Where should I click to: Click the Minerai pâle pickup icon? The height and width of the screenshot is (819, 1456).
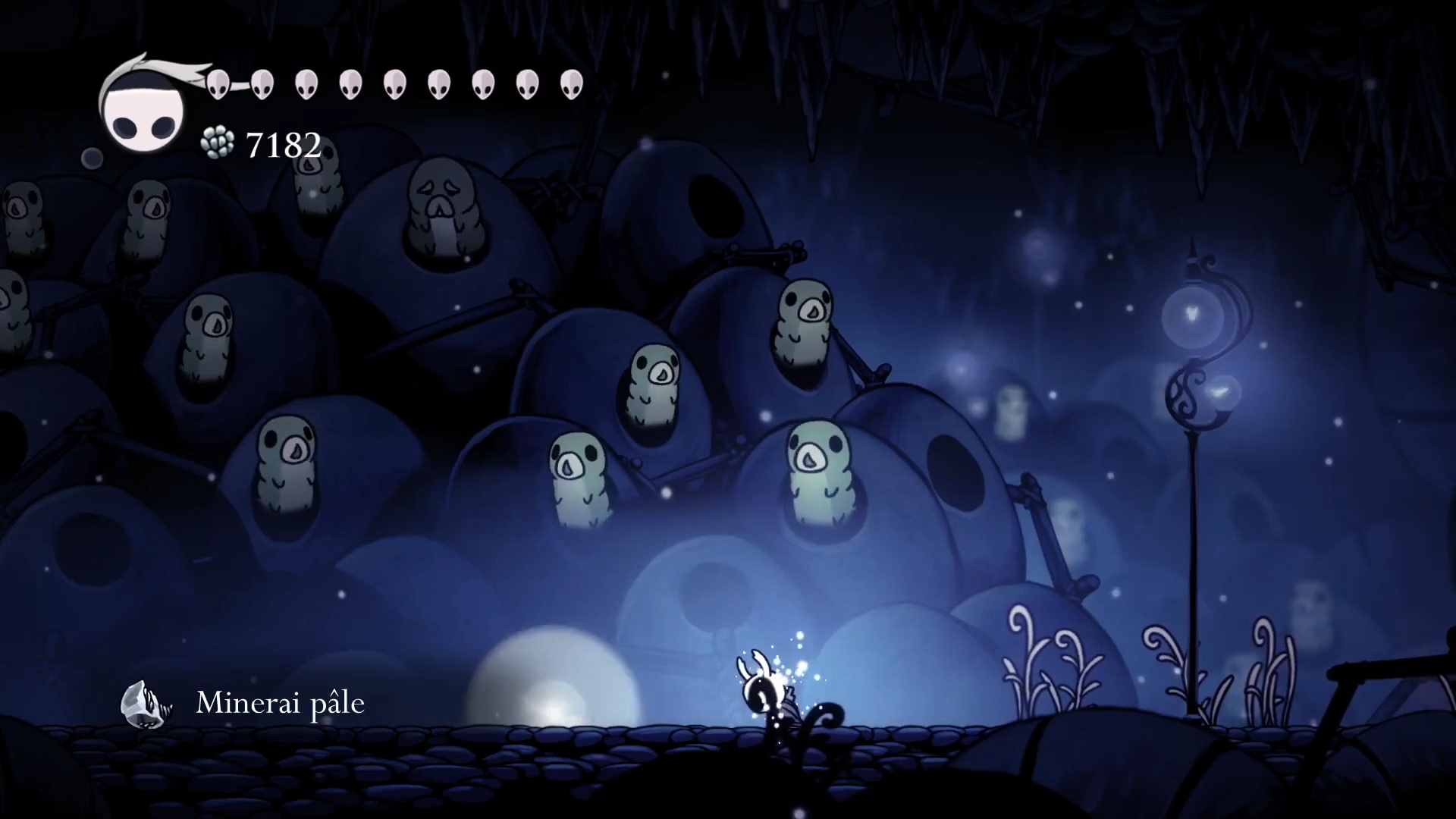[x=146, y=704]
